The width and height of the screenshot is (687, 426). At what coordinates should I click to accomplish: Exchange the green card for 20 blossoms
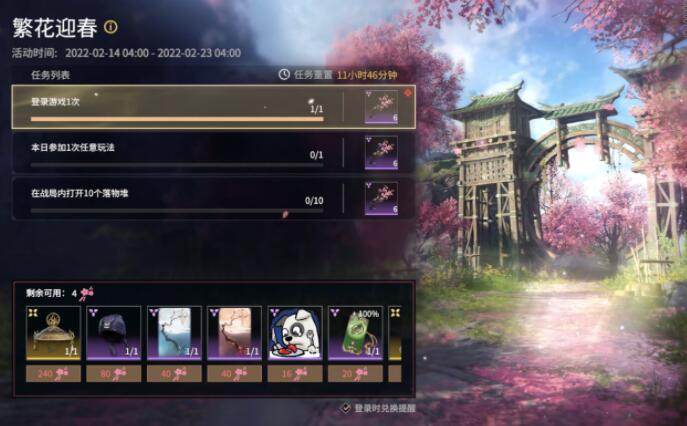point(356,373)
